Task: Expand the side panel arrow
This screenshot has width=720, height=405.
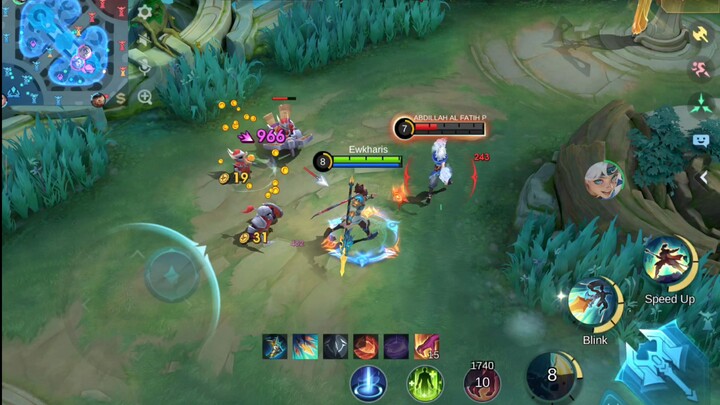Action: [x=704, y=177]
